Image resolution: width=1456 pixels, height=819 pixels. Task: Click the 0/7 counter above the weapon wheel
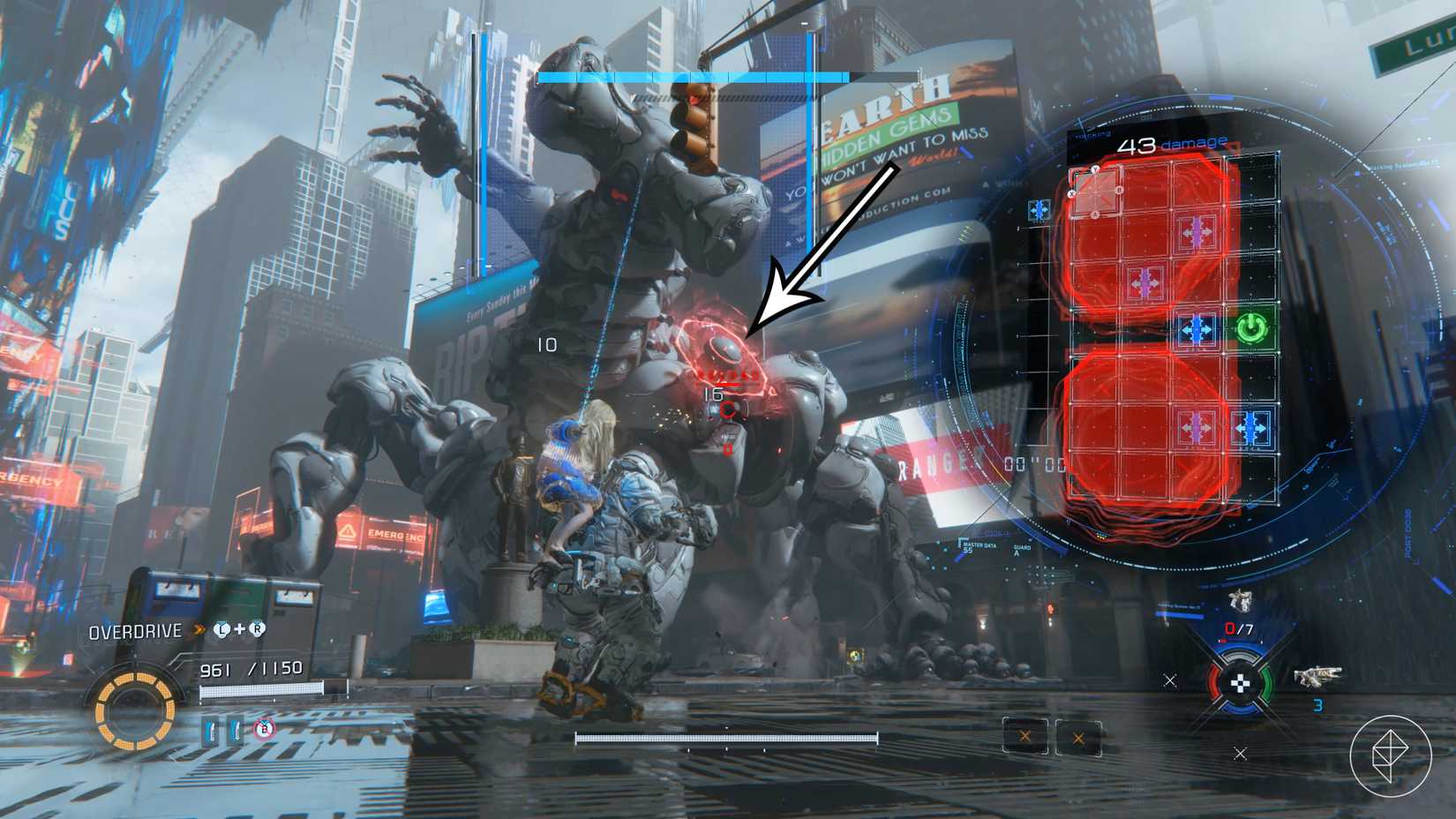[1238, 627]
